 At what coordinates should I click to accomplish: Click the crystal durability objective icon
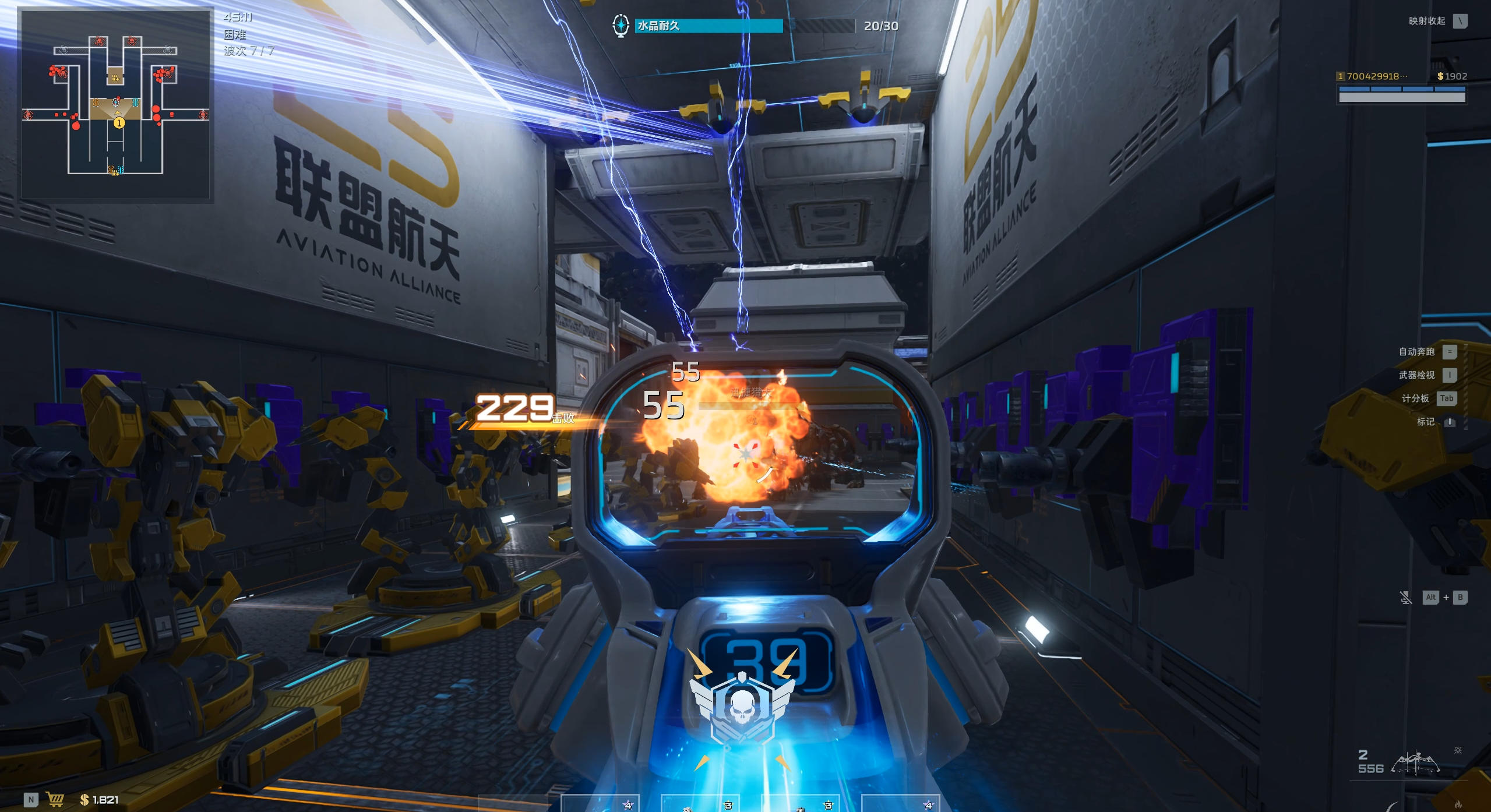click(621, 26)
